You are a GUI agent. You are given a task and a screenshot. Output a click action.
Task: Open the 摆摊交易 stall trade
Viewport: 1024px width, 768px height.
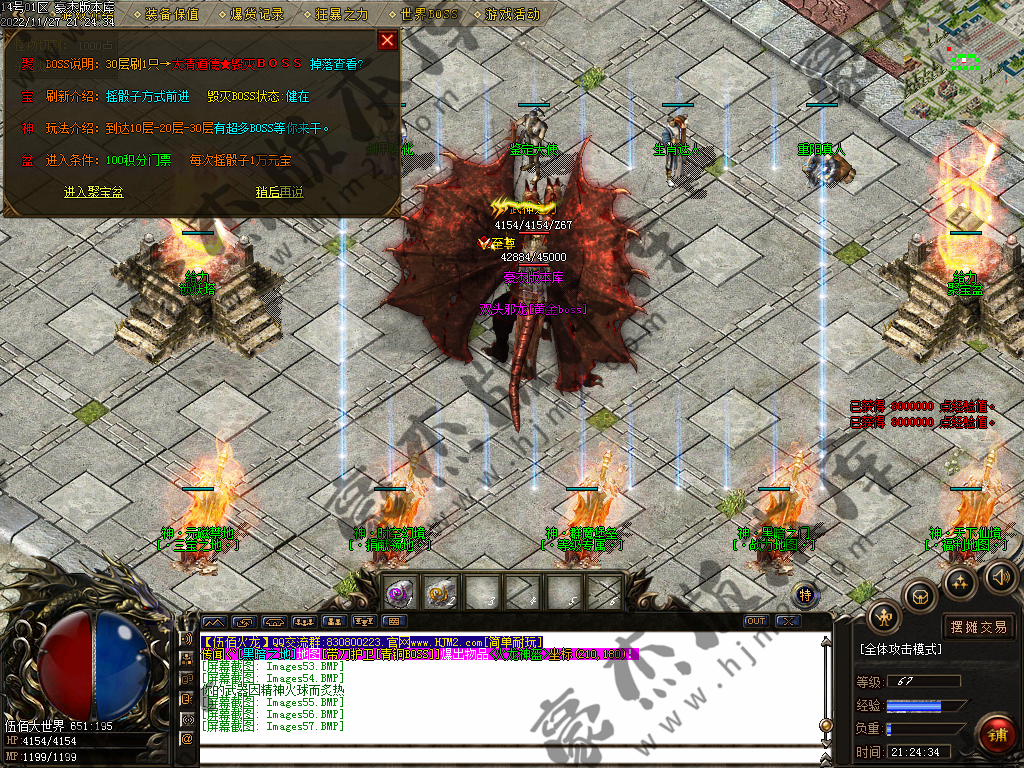pyautogui.click(x=979, y=627)
